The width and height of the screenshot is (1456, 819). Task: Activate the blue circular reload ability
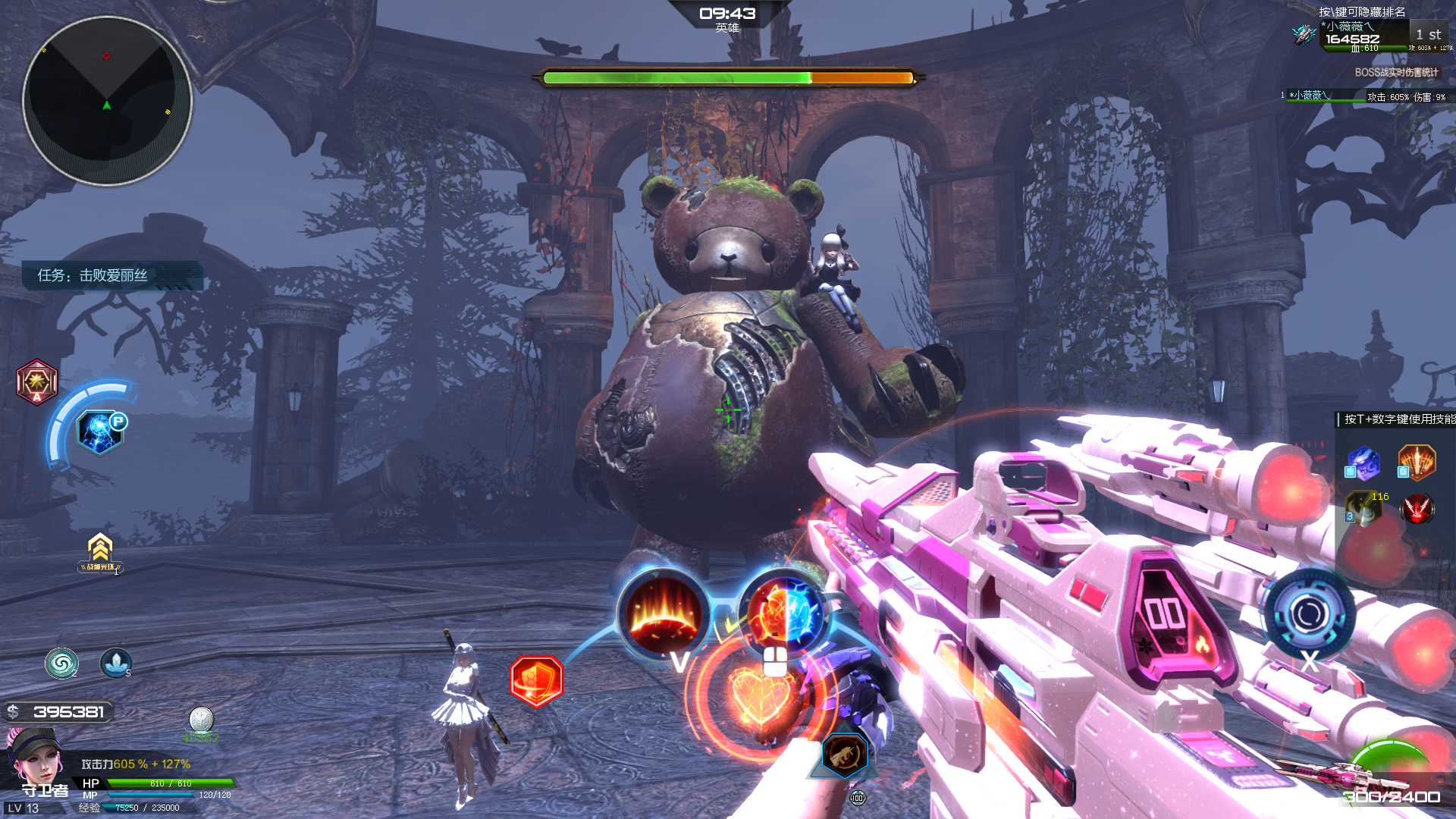[x=1309, y=613]
